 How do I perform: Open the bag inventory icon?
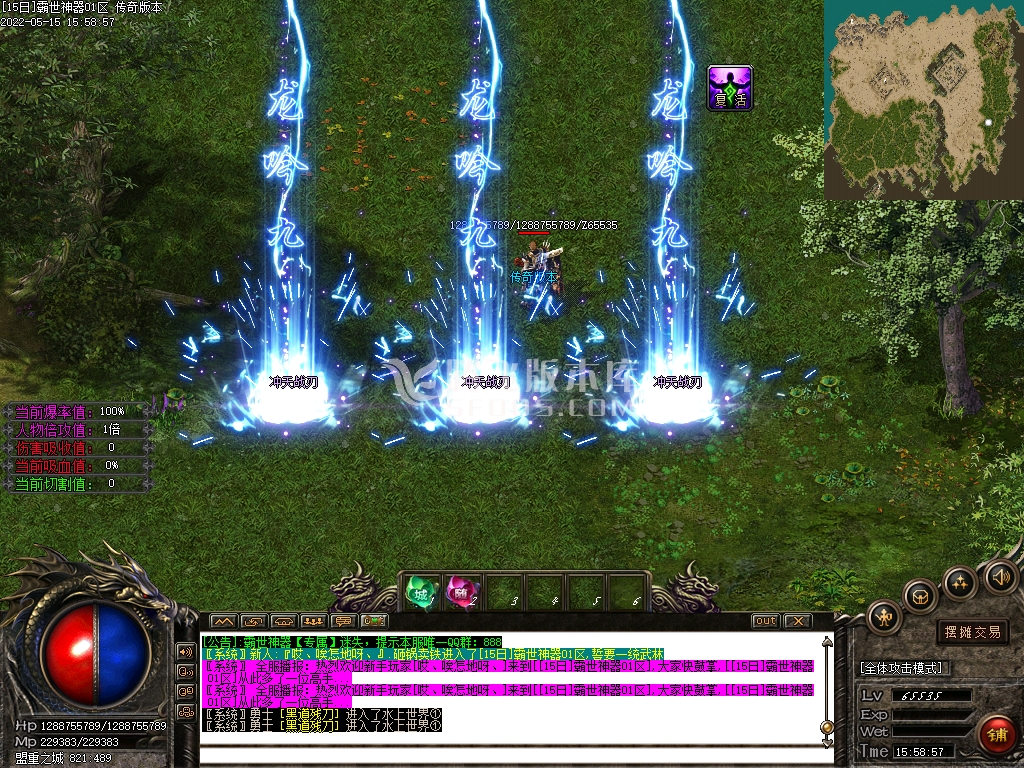[x=920, y=598]
